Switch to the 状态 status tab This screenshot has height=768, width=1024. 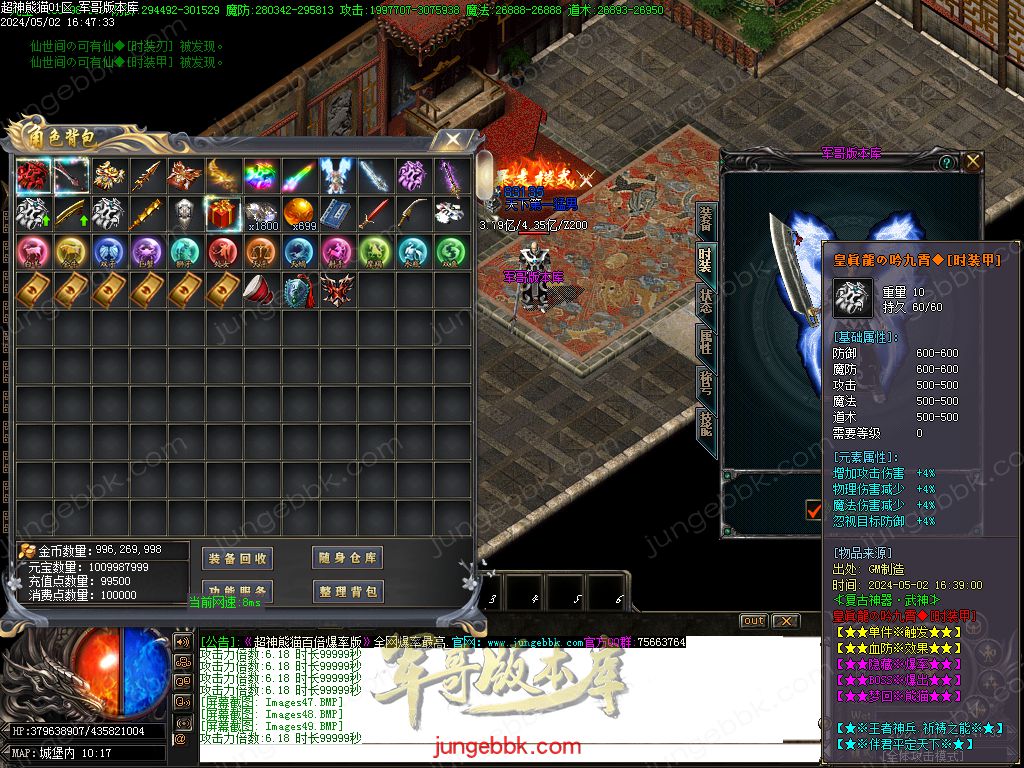click(706, 300)
